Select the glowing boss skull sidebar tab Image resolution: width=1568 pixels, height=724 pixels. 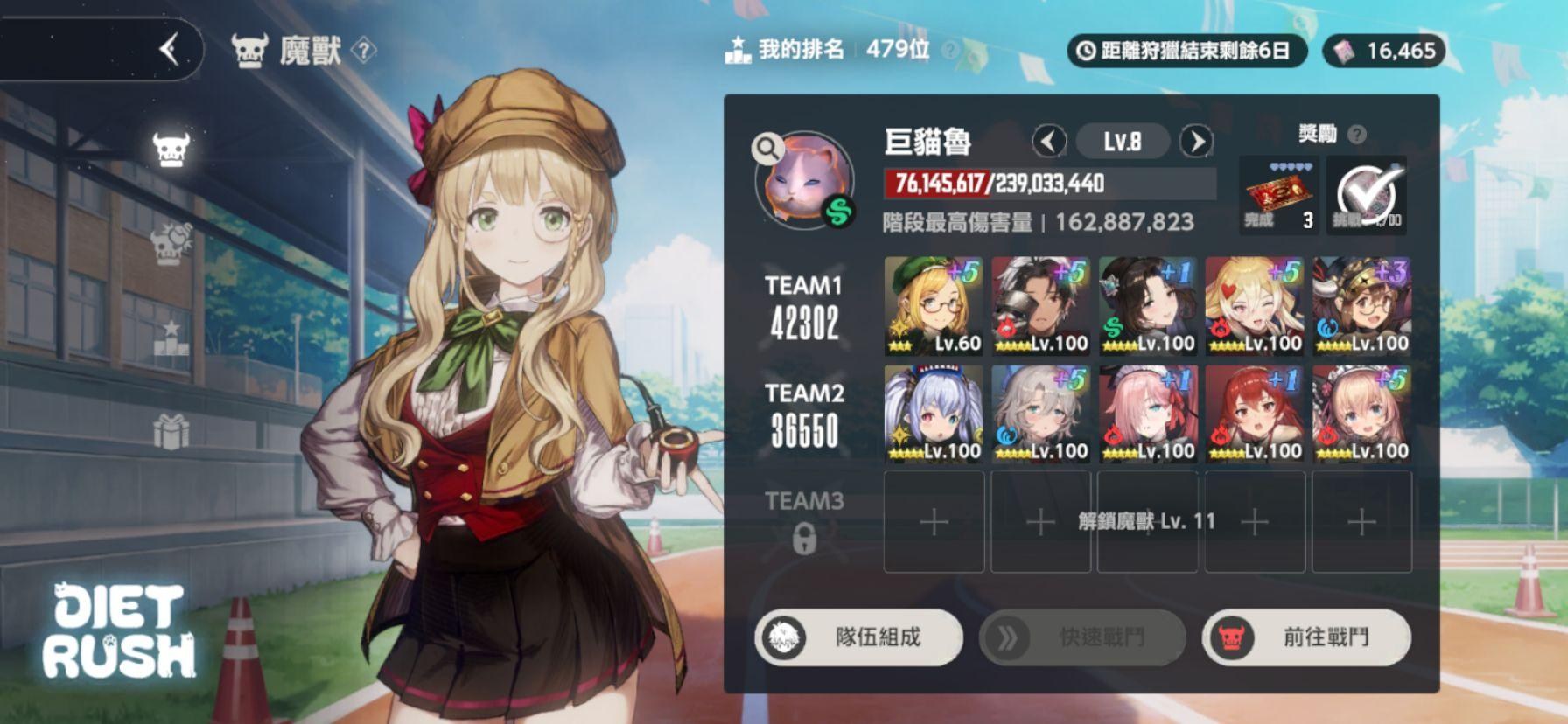point(171,150)
